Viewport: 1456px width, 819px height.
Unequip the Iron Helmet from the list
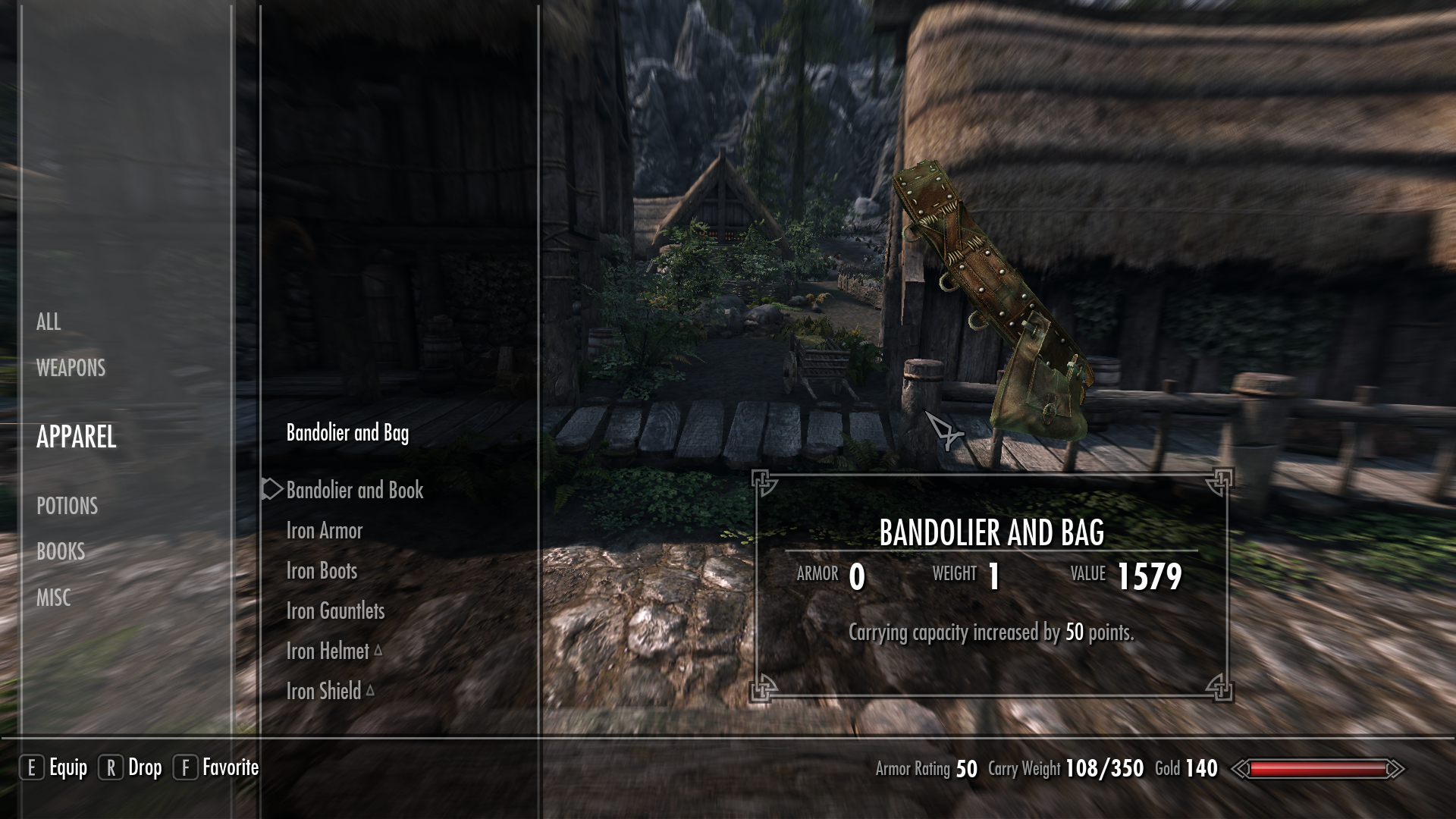pyautogui.click(x=326, y=651)
